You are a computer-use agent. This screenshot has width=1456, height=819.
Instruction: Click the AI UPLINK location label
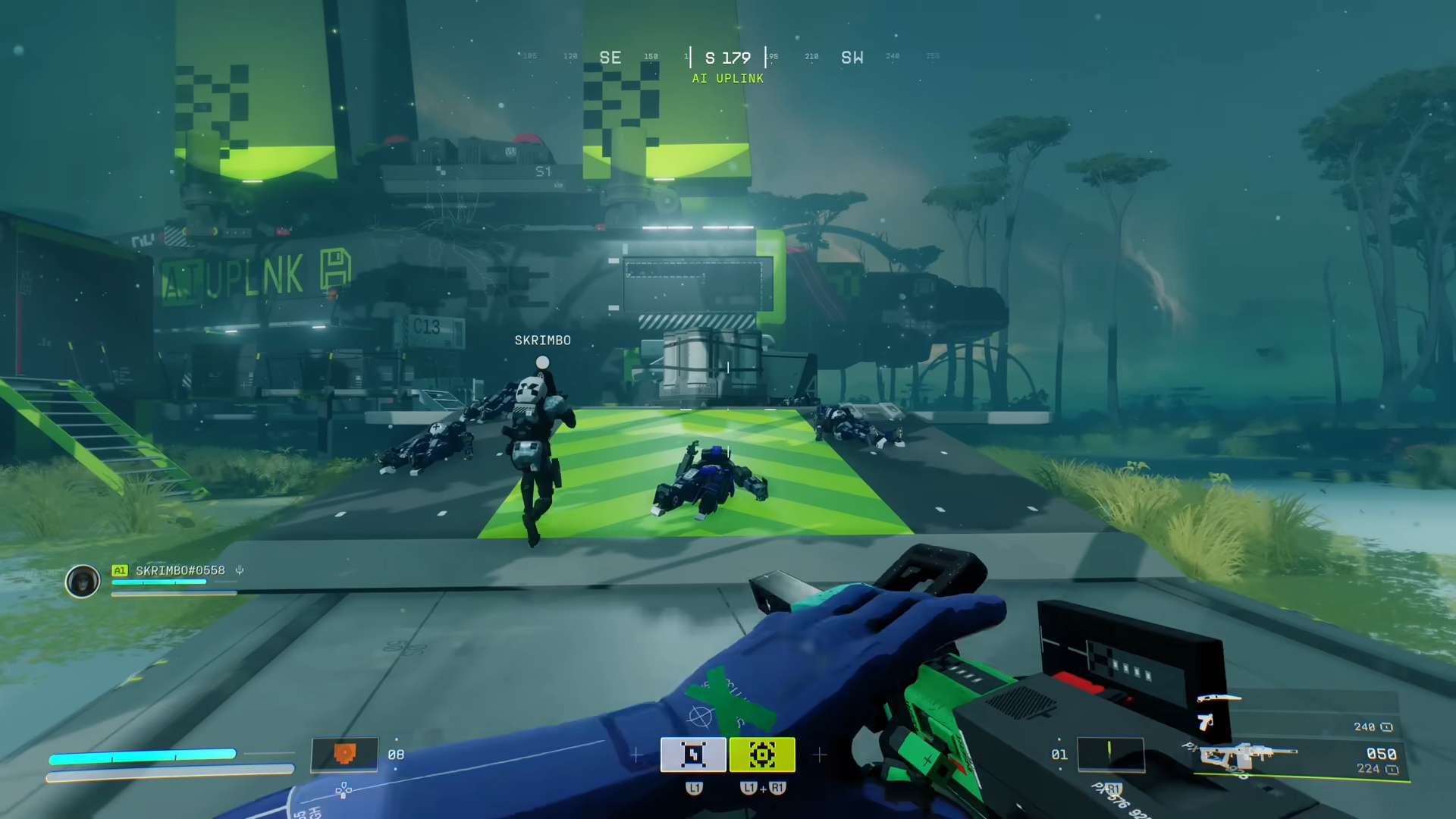(x=727, y=78)
